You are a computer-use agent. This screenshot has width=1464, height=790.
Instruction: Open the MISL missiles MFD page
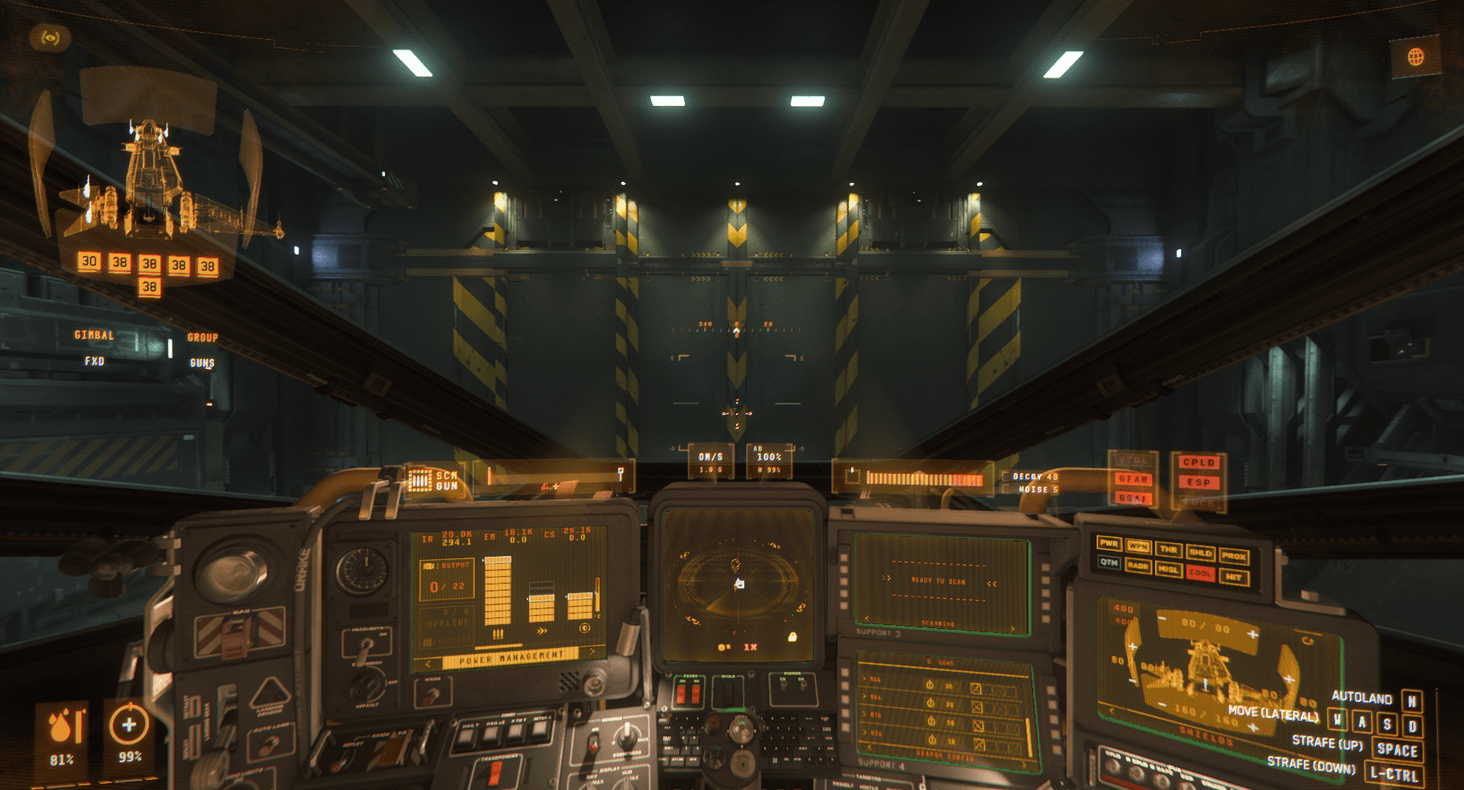1169,570
